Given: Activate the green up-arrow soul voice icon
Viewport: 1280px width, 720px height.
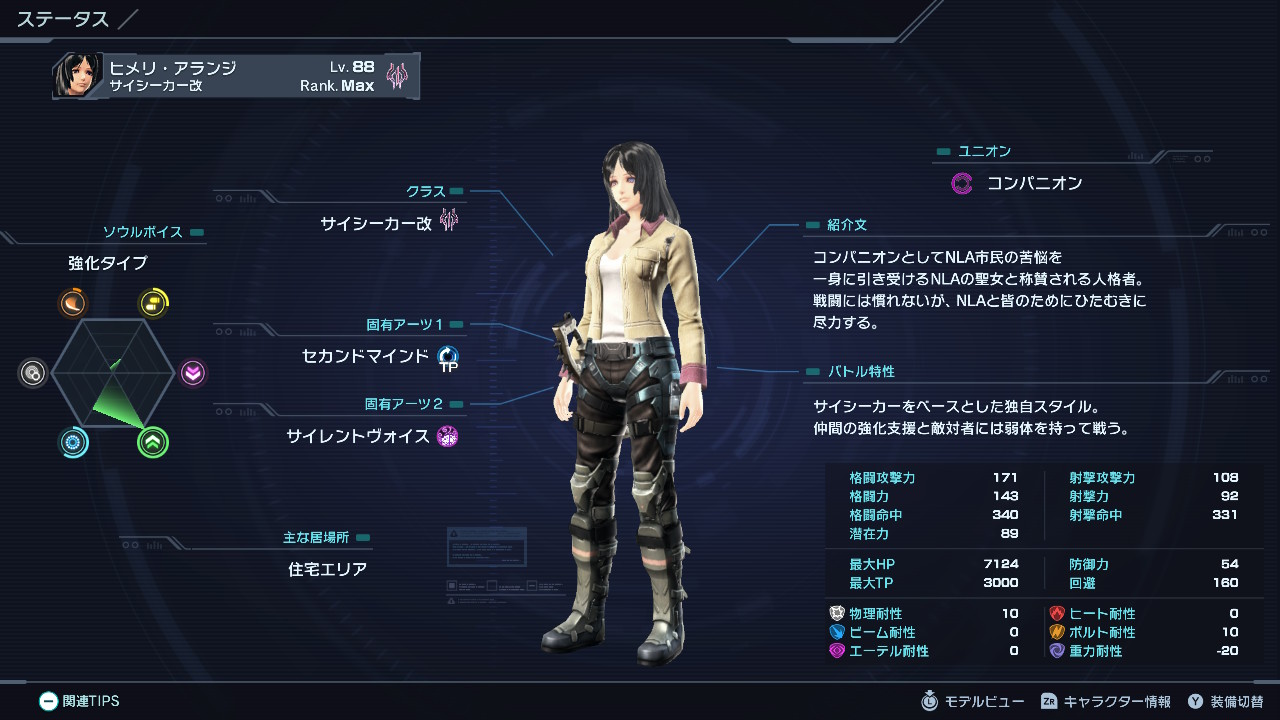Looking at the screenshot, I should click(x=153, y=442).
